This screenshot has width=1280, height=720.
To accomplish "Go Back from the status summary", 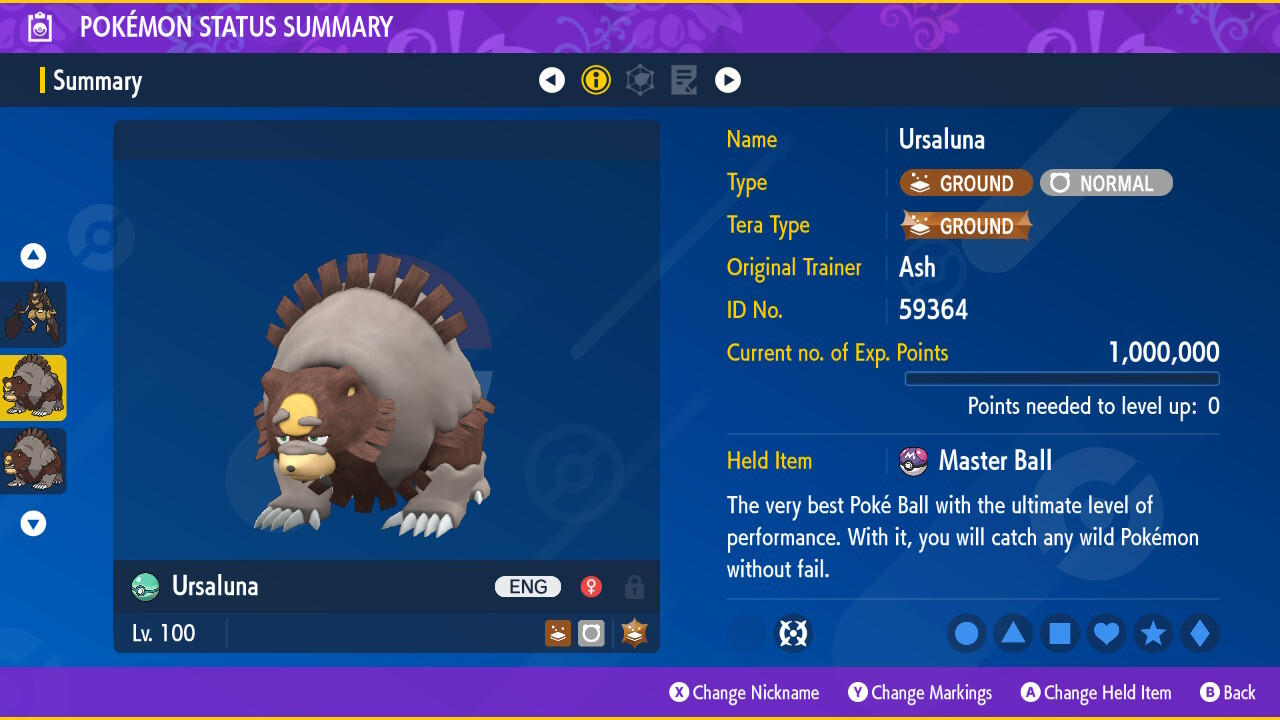I will [x=1228, y=693].
